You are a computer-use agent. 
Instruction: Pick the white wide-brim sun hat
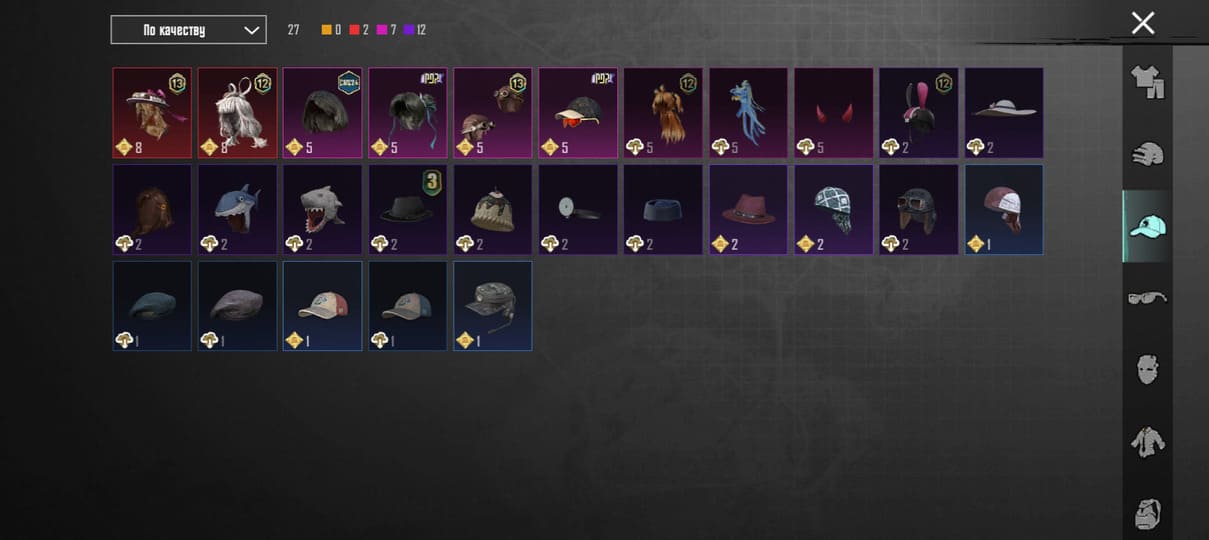click(x=1004, y=112)
